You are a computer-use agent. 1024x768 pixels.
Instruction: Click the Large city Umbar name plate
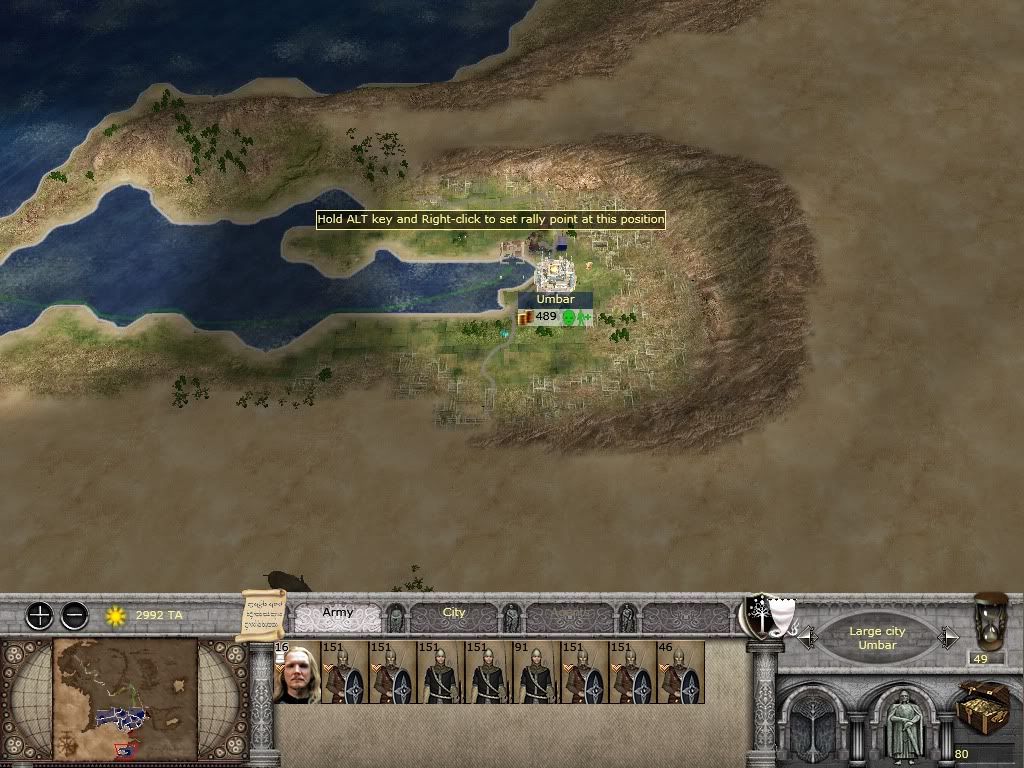pyautogui.click(x=878, y=638)
